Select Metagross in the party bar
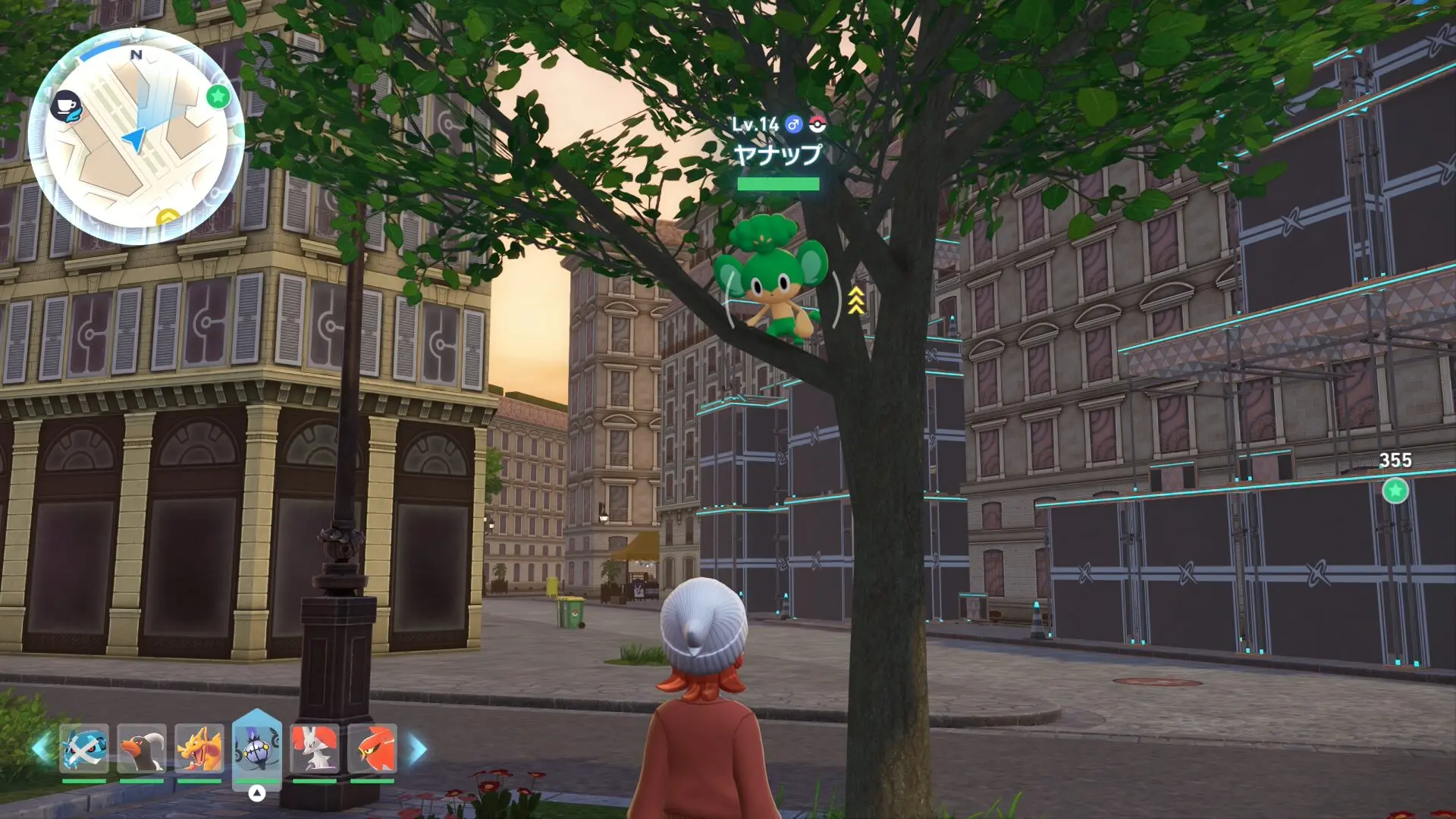 click(84, 748)
